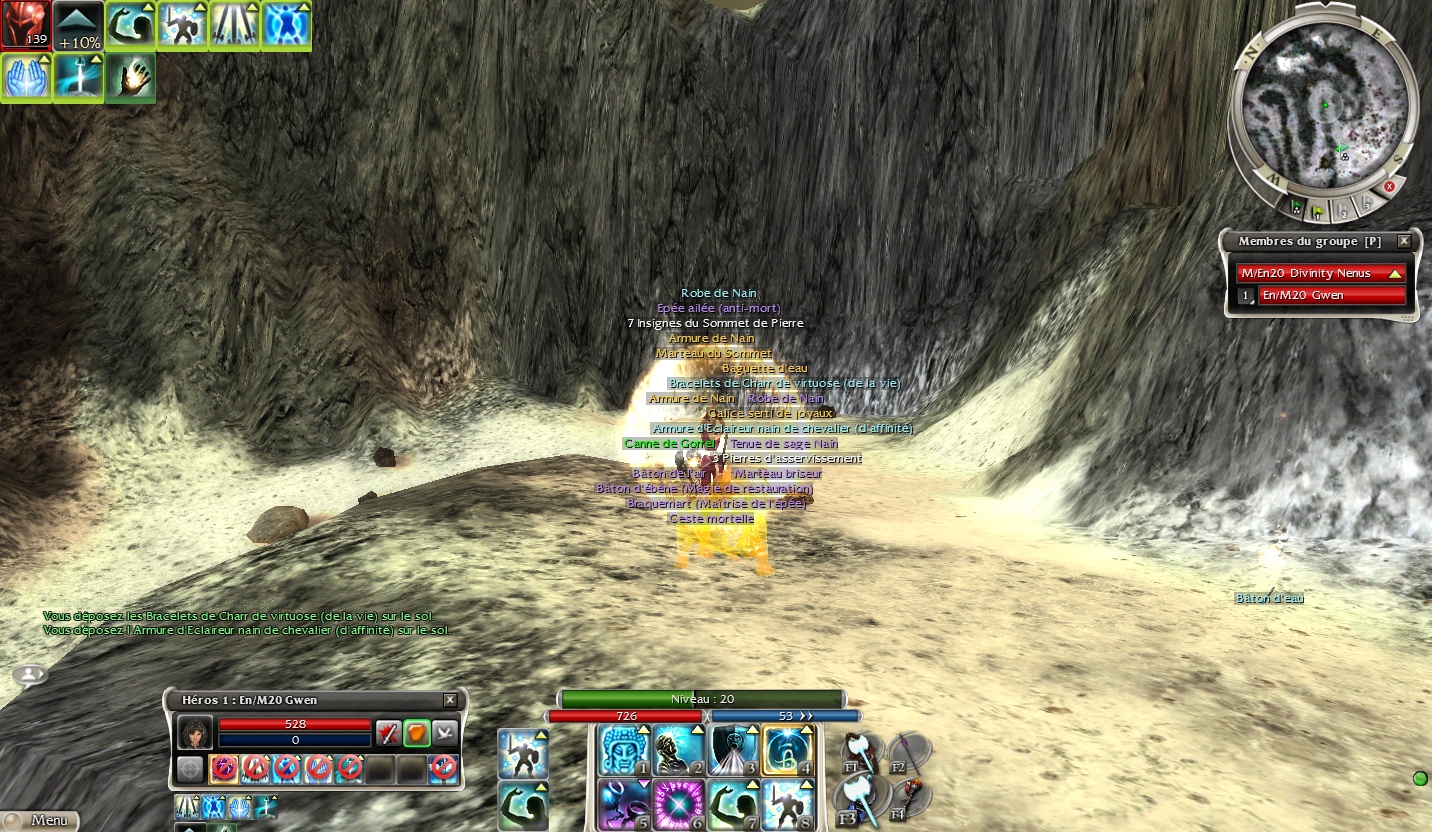1432x832 pixels.
Task: Select the all-heroes flag button under the compass
Action: (x=1297, y=208)
